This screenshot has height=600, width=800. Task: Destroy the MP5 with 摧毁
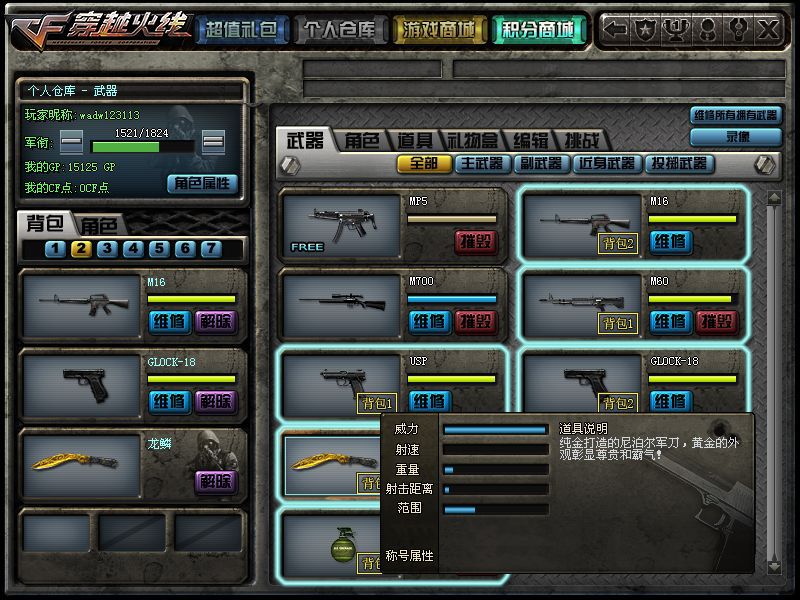coord(476,241)
